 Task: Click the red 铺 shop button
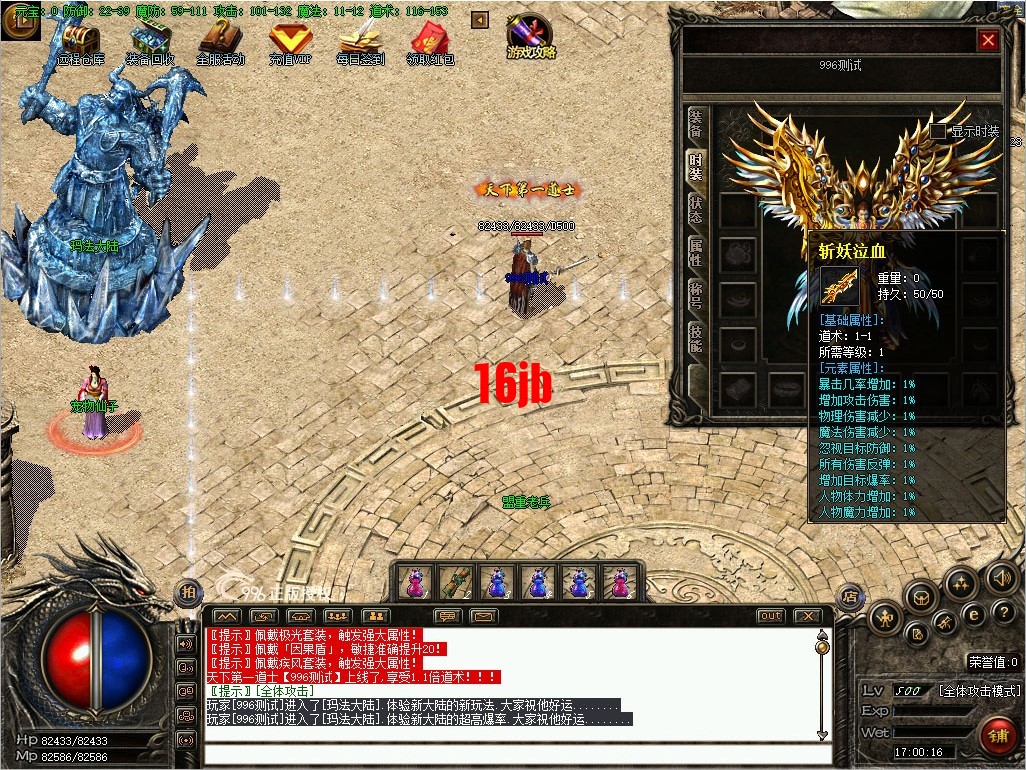click(x=997, y=739)
